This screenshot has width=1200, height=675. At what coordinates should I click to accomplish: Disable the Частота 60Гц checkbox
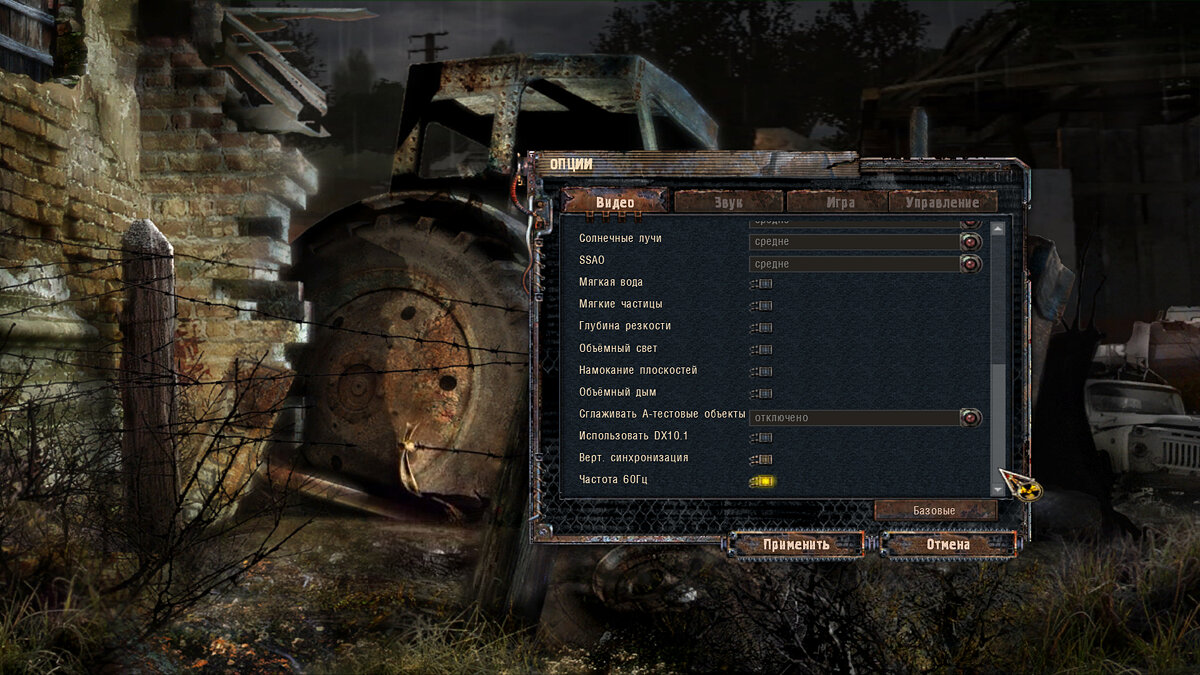(x=763, y=481)
